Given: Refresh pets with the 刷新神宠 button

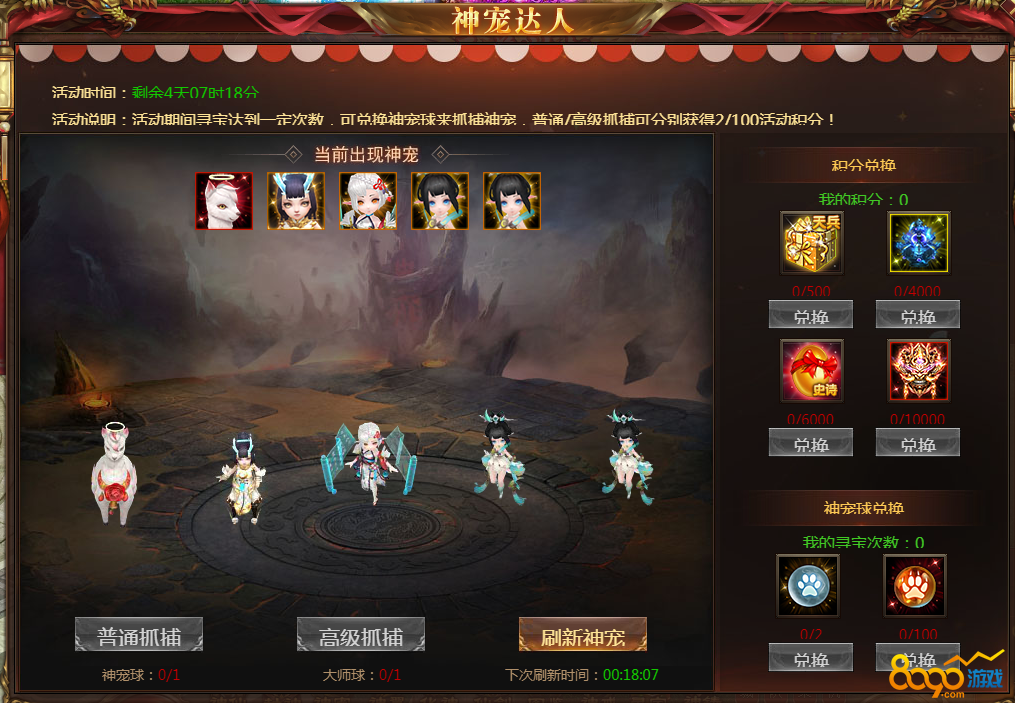Looking at the screenshot, I should pyautogui.click(x=583, y=635).
